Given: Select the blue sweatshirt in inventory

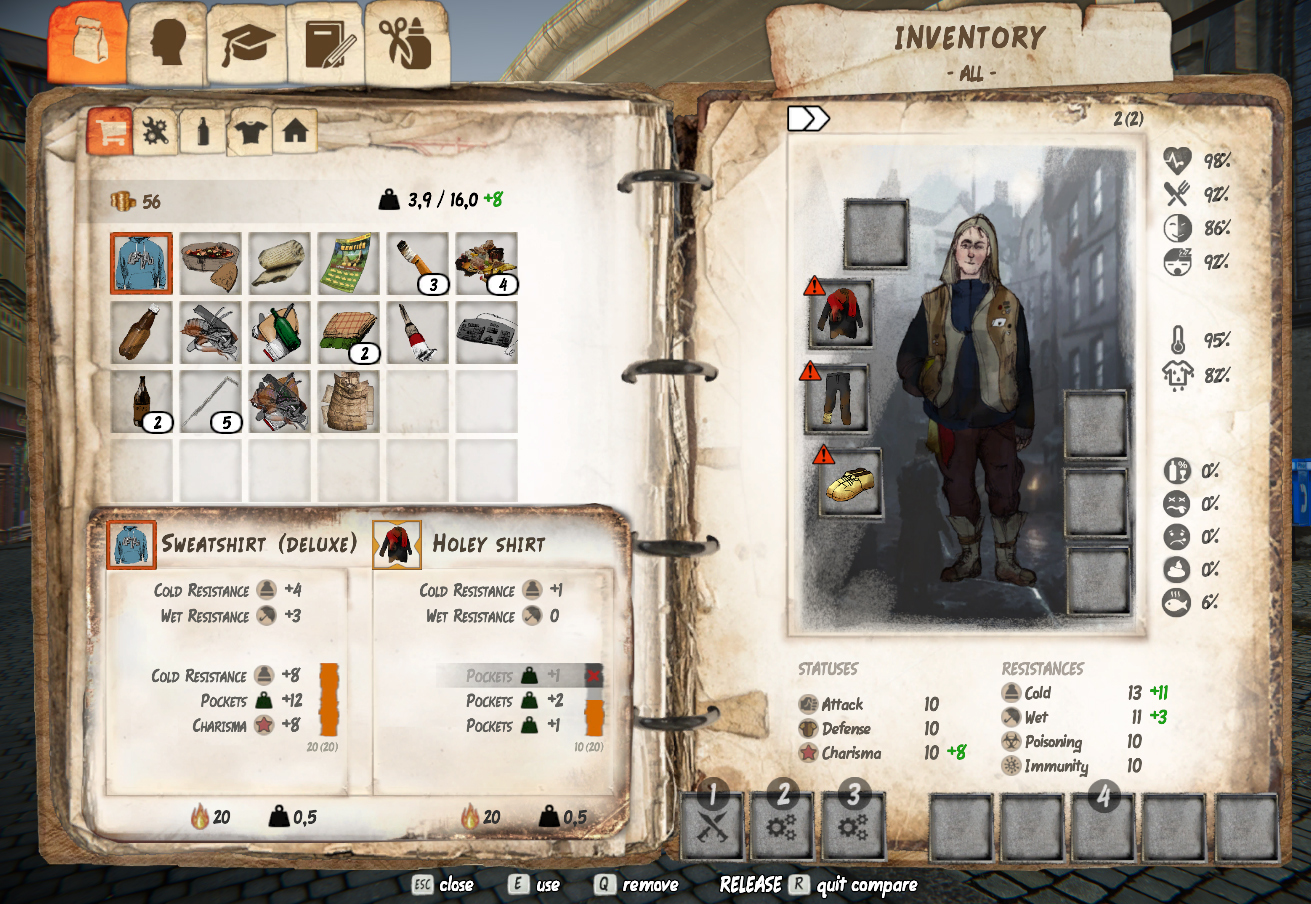Looking at the screenshot, I should (141, 264).
